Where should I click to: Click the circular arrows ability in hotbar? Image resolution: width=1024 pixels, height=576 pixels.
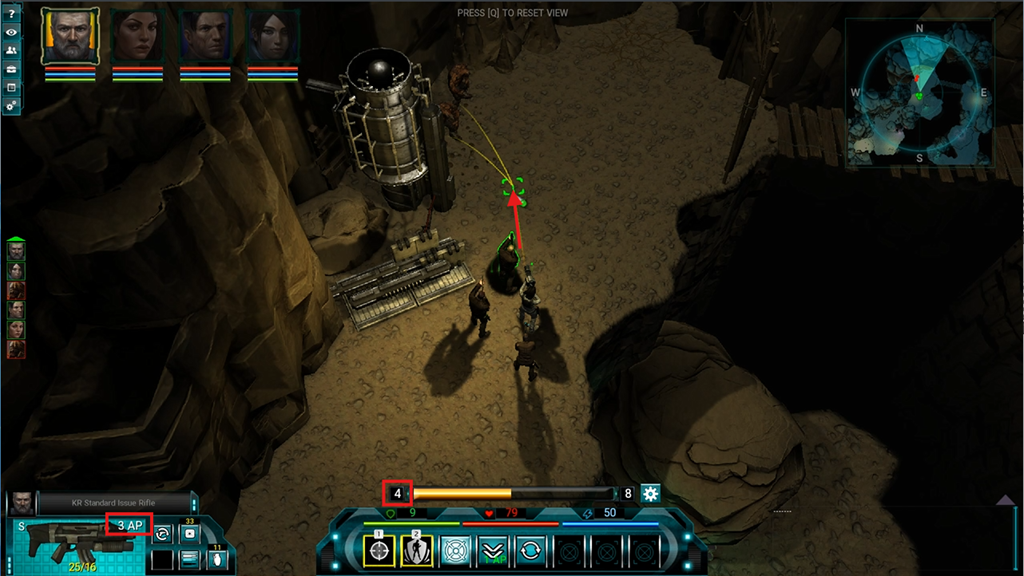(531, 550)
